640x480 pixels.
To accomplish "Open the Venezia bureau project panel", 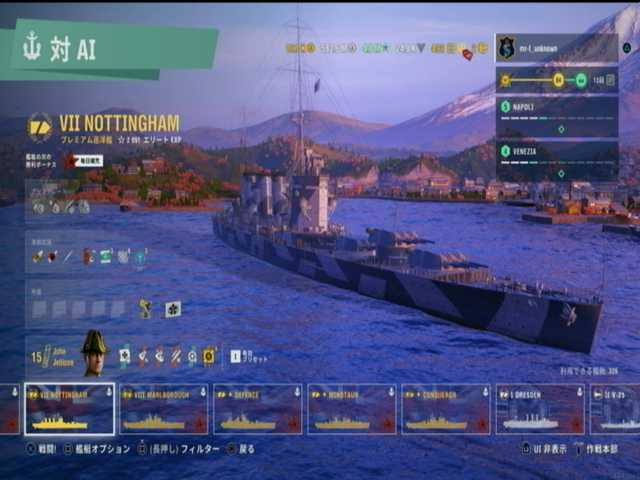I will (x=556, y=160).
